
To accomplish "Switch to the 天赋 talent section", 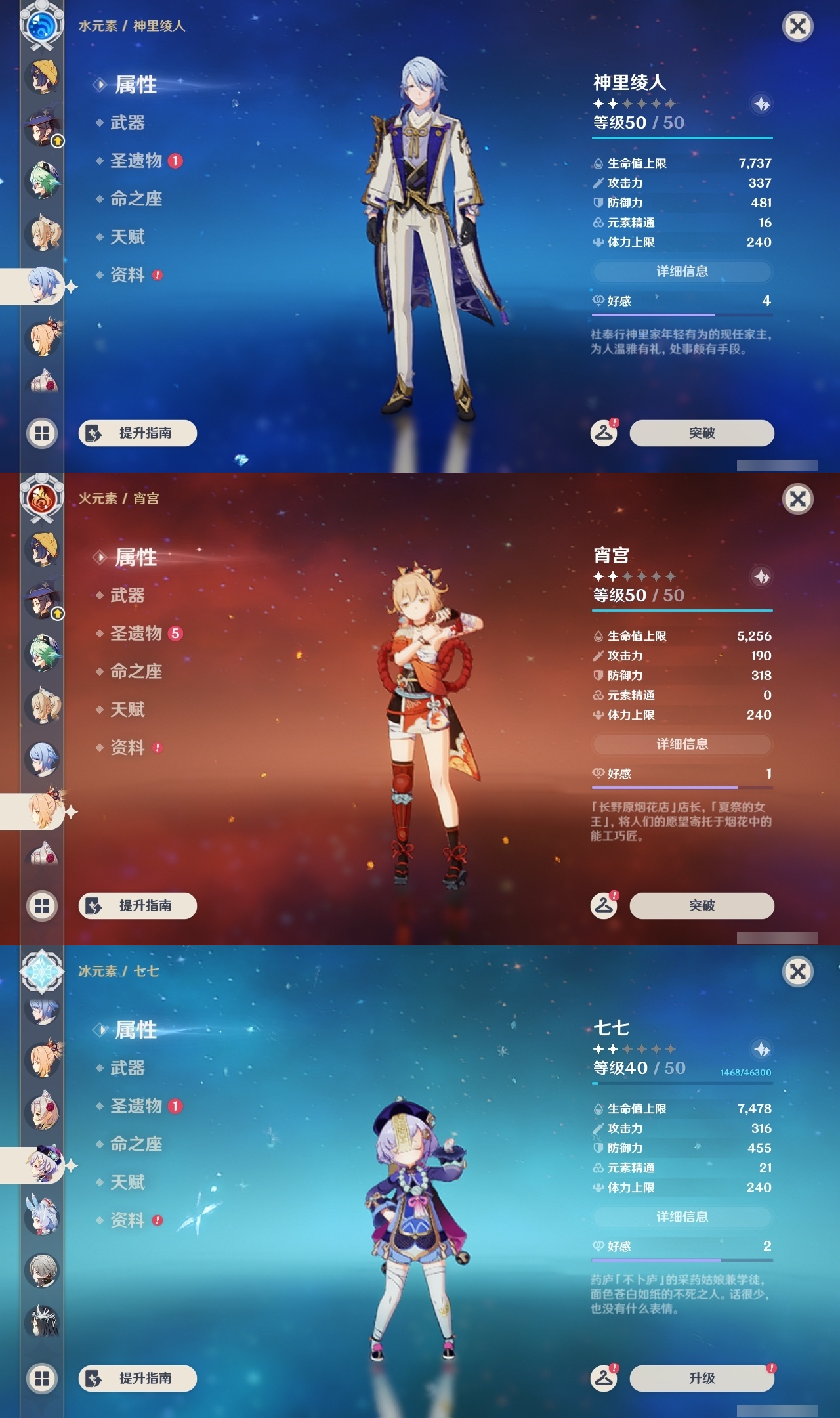I will [129, 237].
